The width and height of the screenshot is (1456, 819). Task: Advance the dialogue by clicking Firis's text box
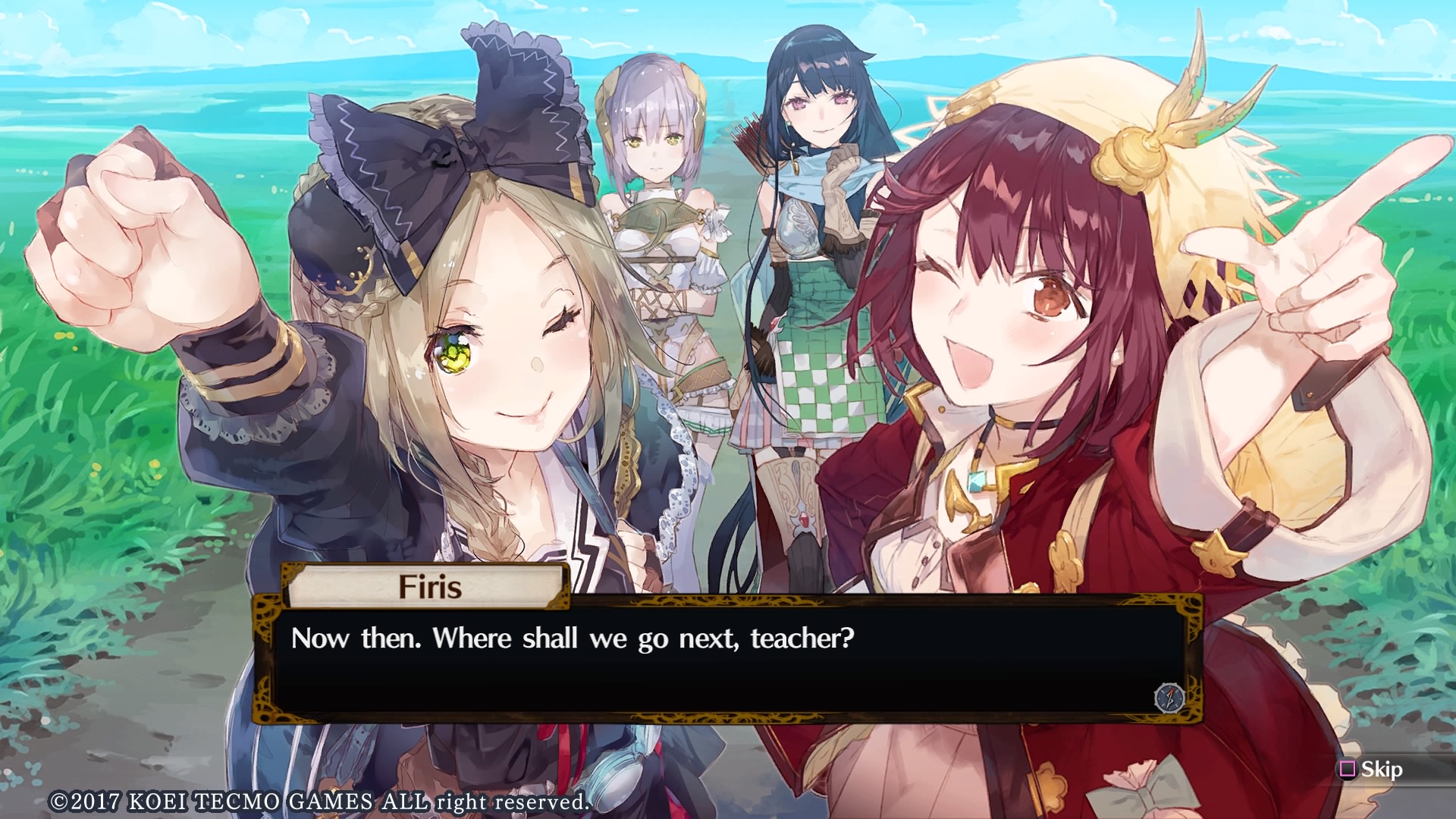coord(726,658)
